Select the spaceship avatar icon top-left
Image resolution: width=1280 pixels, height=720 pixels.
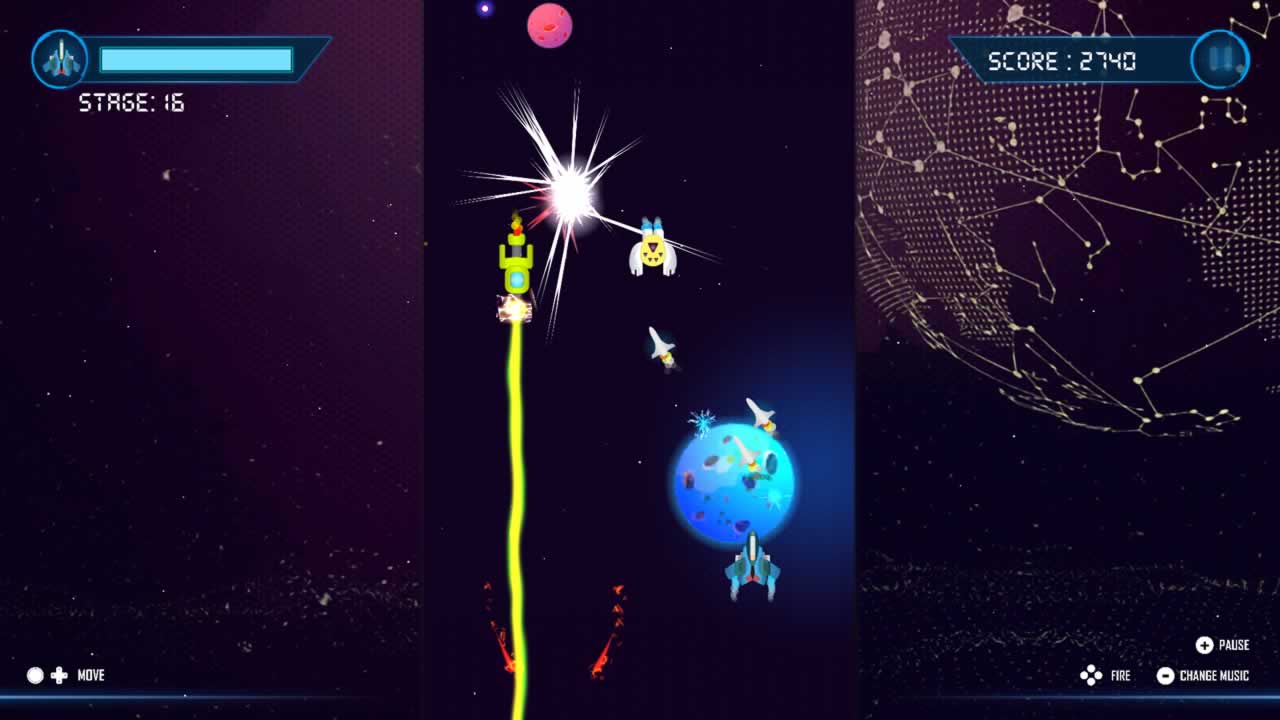pos(60,60)
